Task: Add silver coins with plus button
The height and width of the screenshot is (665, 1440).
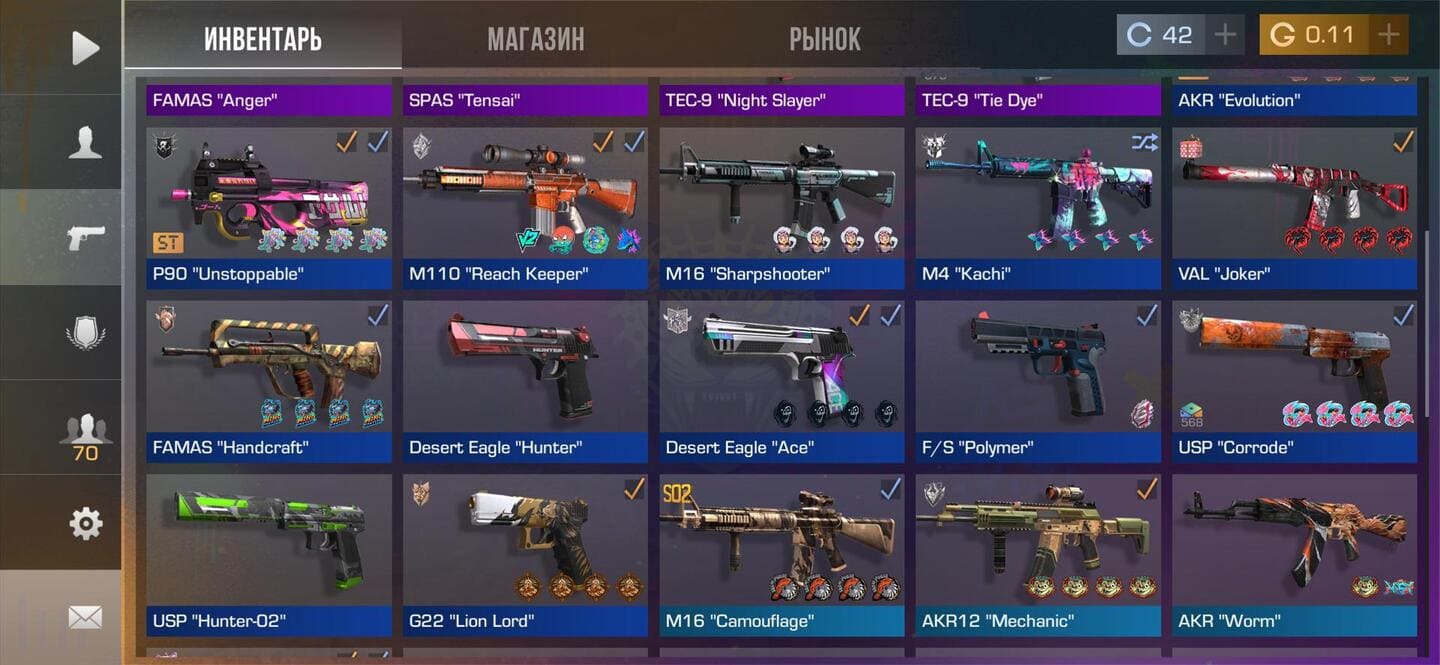Action: tap(1225, 35)
